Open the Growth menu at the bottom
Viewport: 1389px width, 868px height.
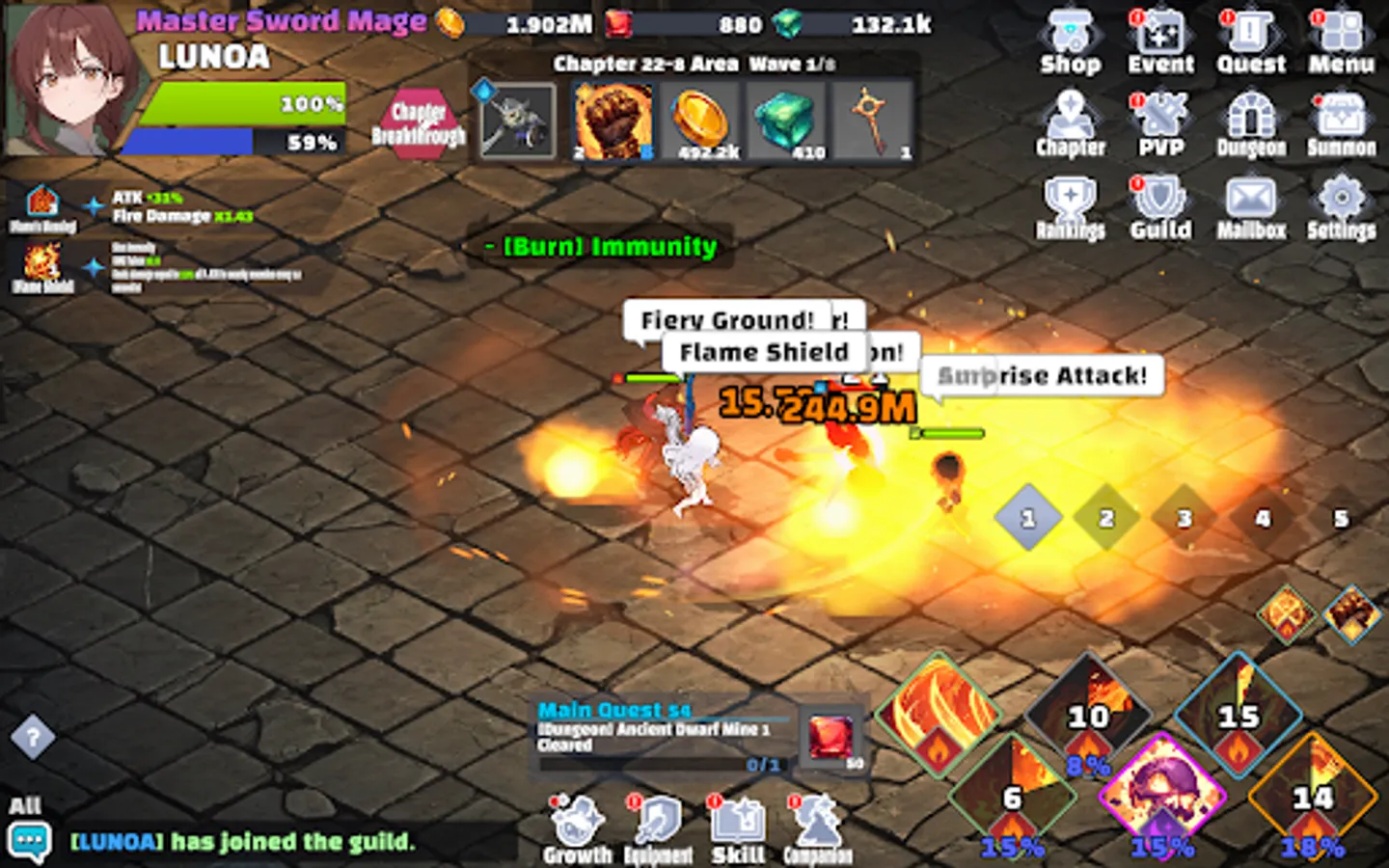(575, 827)
